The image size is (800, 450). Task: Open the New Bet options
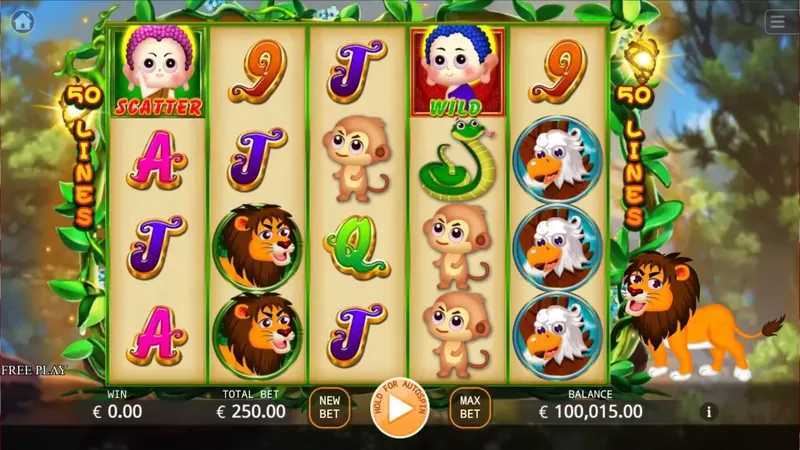(x=330, y=407)
